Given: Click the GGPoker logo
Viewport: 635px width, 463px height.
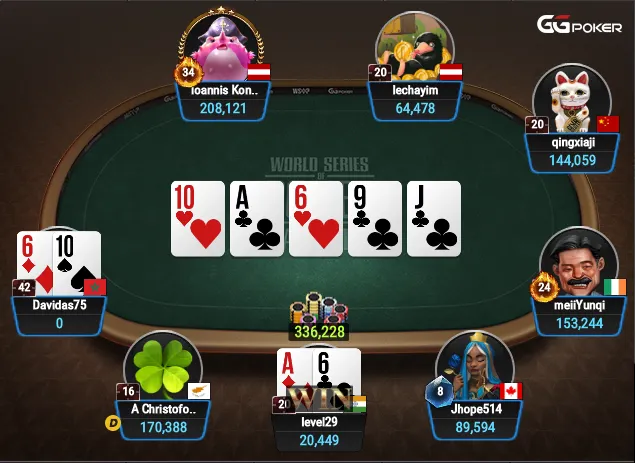Looking at the screenshot, I should click(579, 25).
